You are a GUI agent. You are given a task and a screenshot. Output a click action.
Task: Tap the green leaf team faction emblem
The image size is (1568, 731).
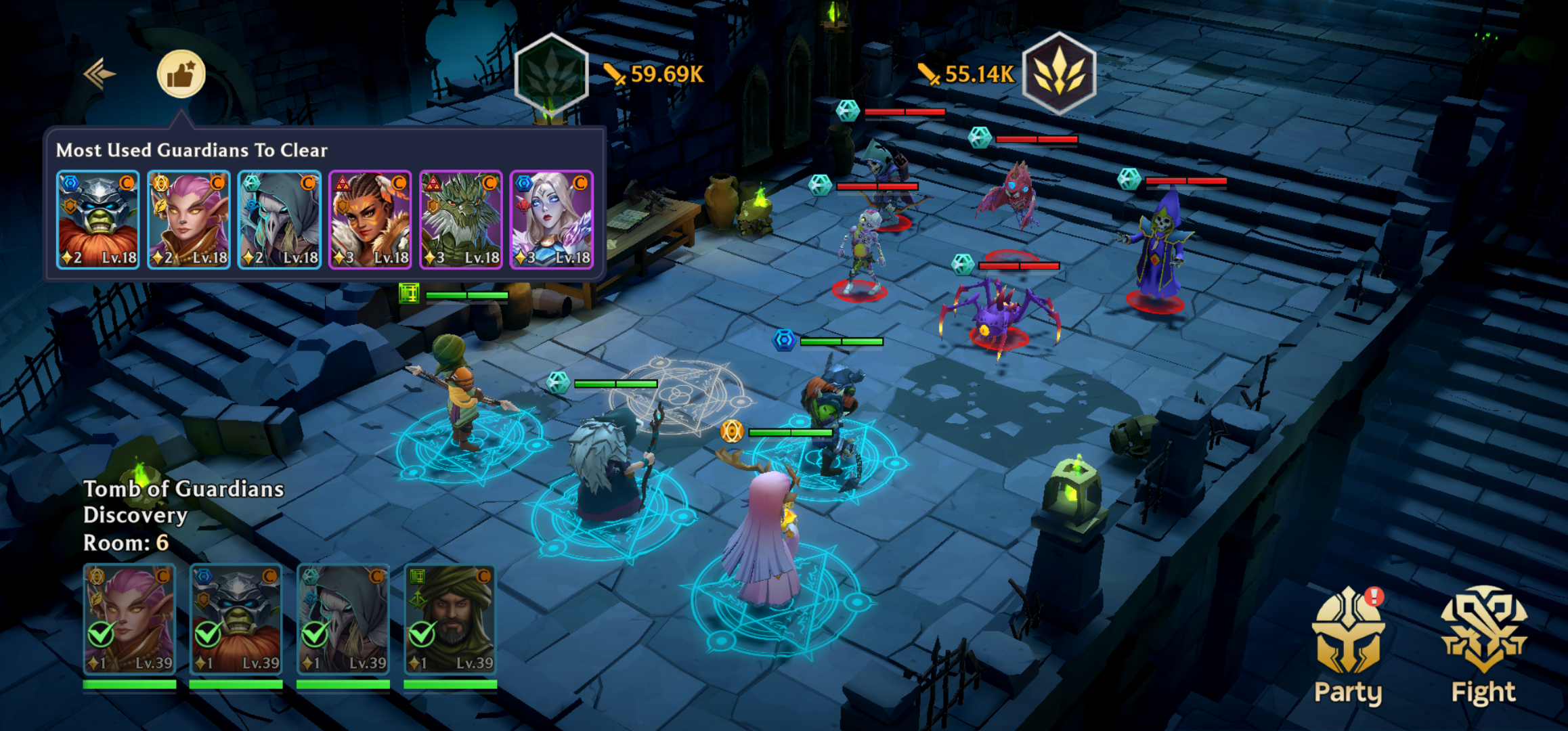click(x=552, y=74)
